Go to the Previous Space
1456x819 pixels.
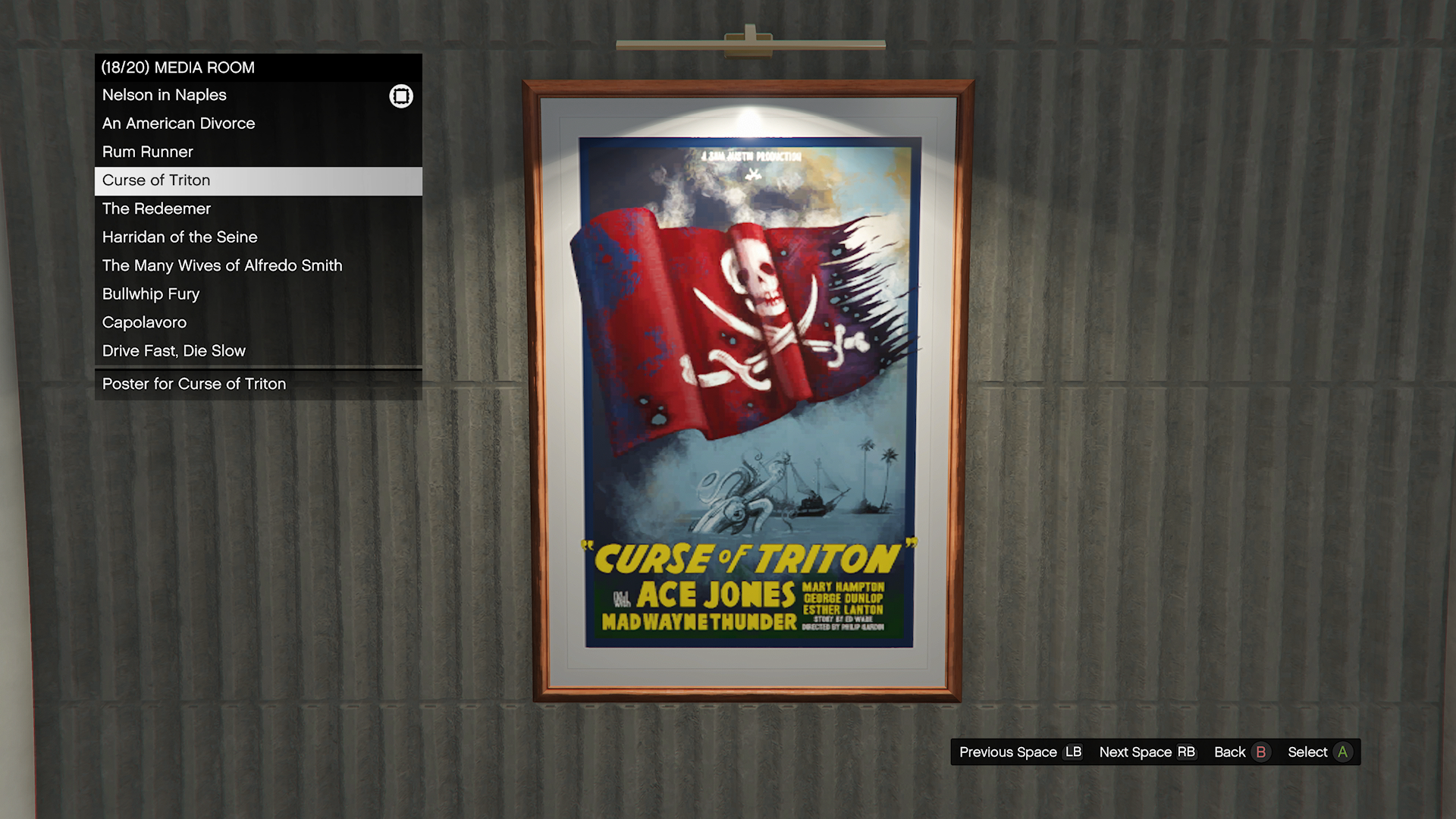point(1020,752)
